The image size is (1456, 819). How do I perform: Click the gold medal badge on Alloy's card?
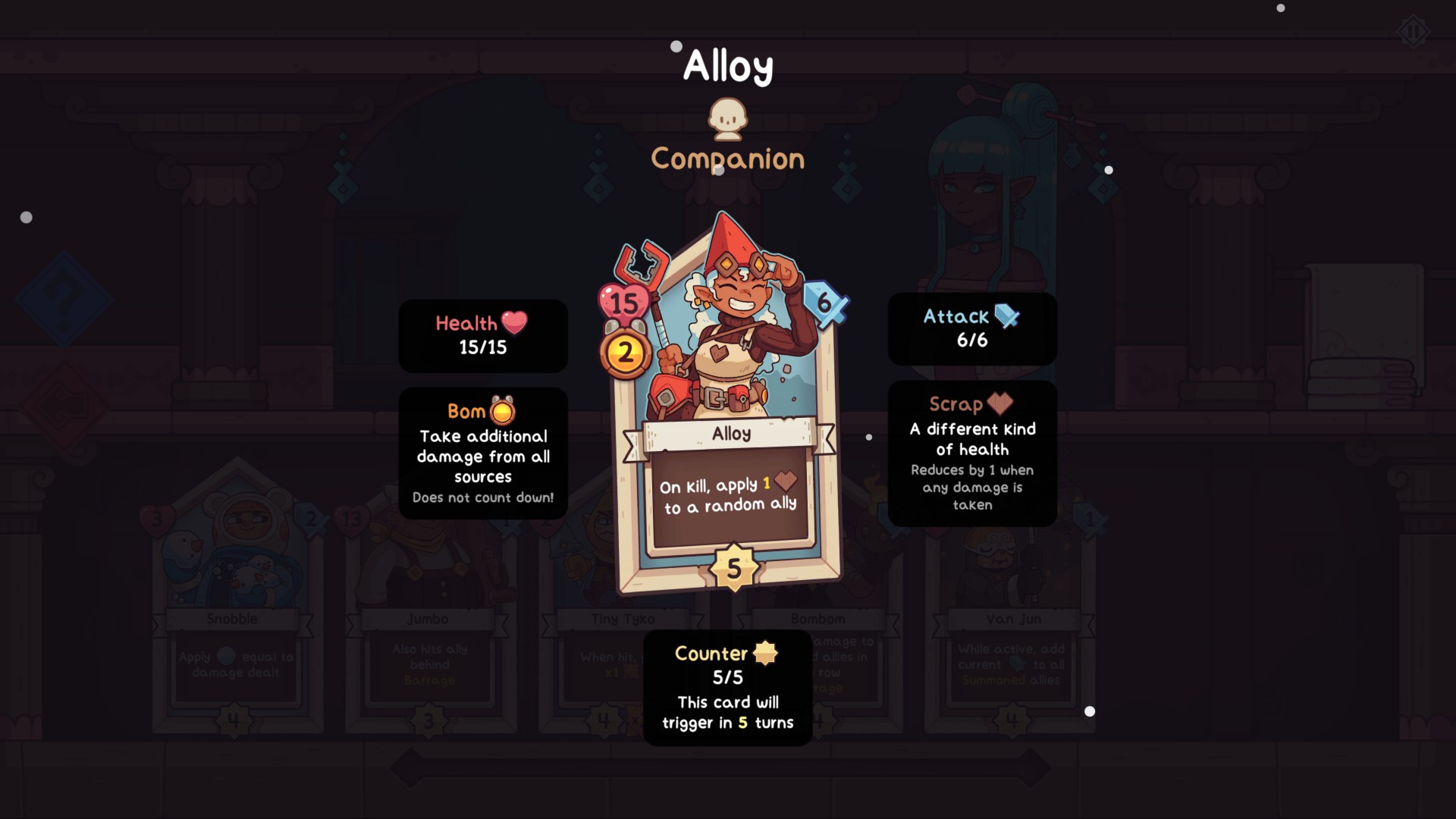626,351
